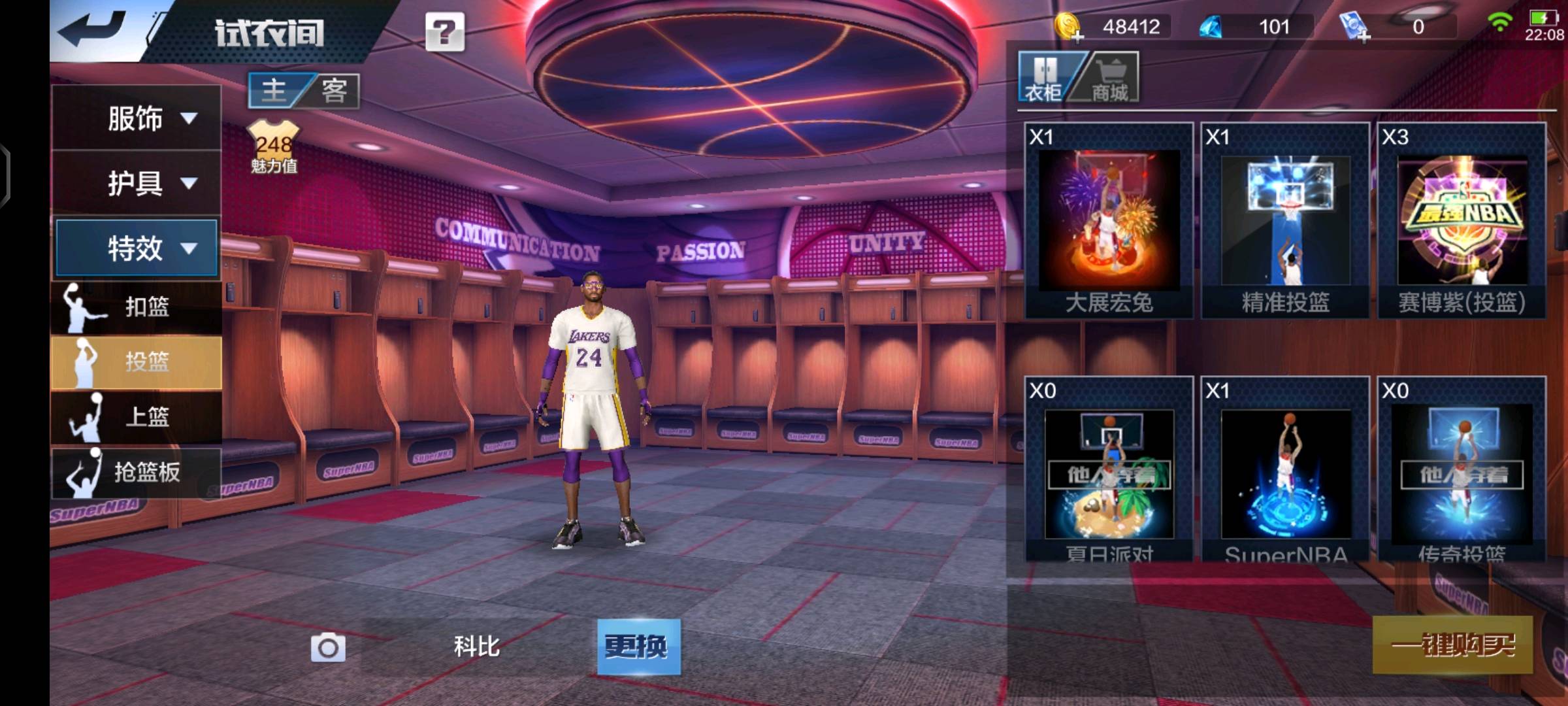This screenshot has width=1568, height=706.
Task: Switch to the 客 away jersey tab
Action: coord(334,90)
